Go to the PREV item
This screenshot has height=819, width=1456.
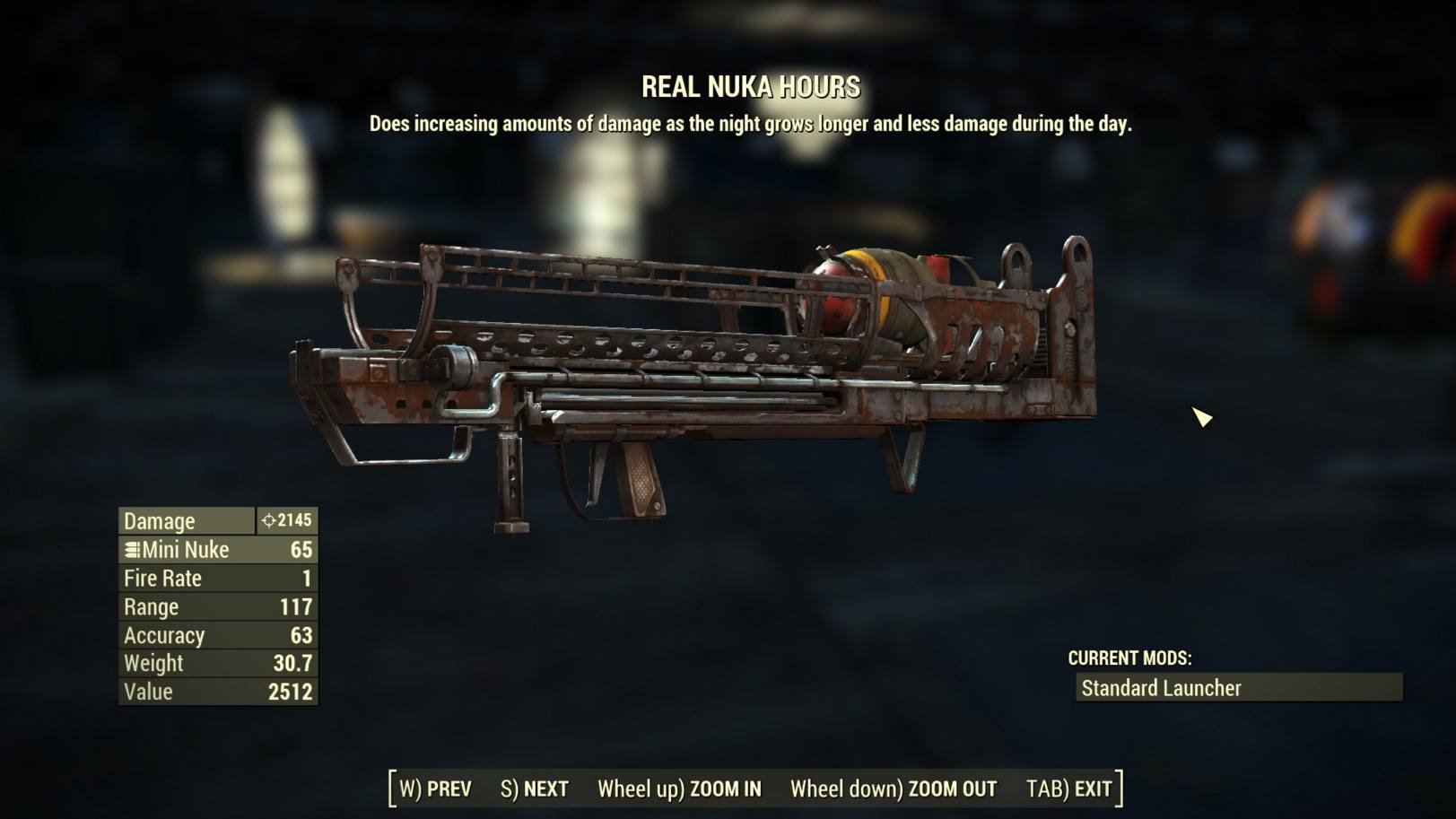(x=436, y=789)
